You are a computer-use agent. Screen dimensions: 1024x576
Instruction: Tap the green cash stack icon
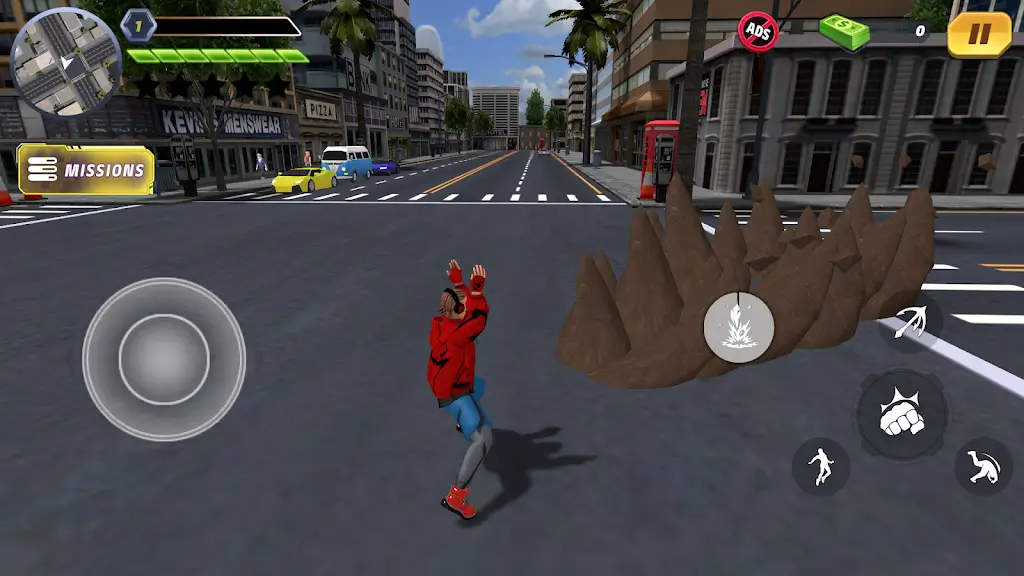[x=844, y=31]
